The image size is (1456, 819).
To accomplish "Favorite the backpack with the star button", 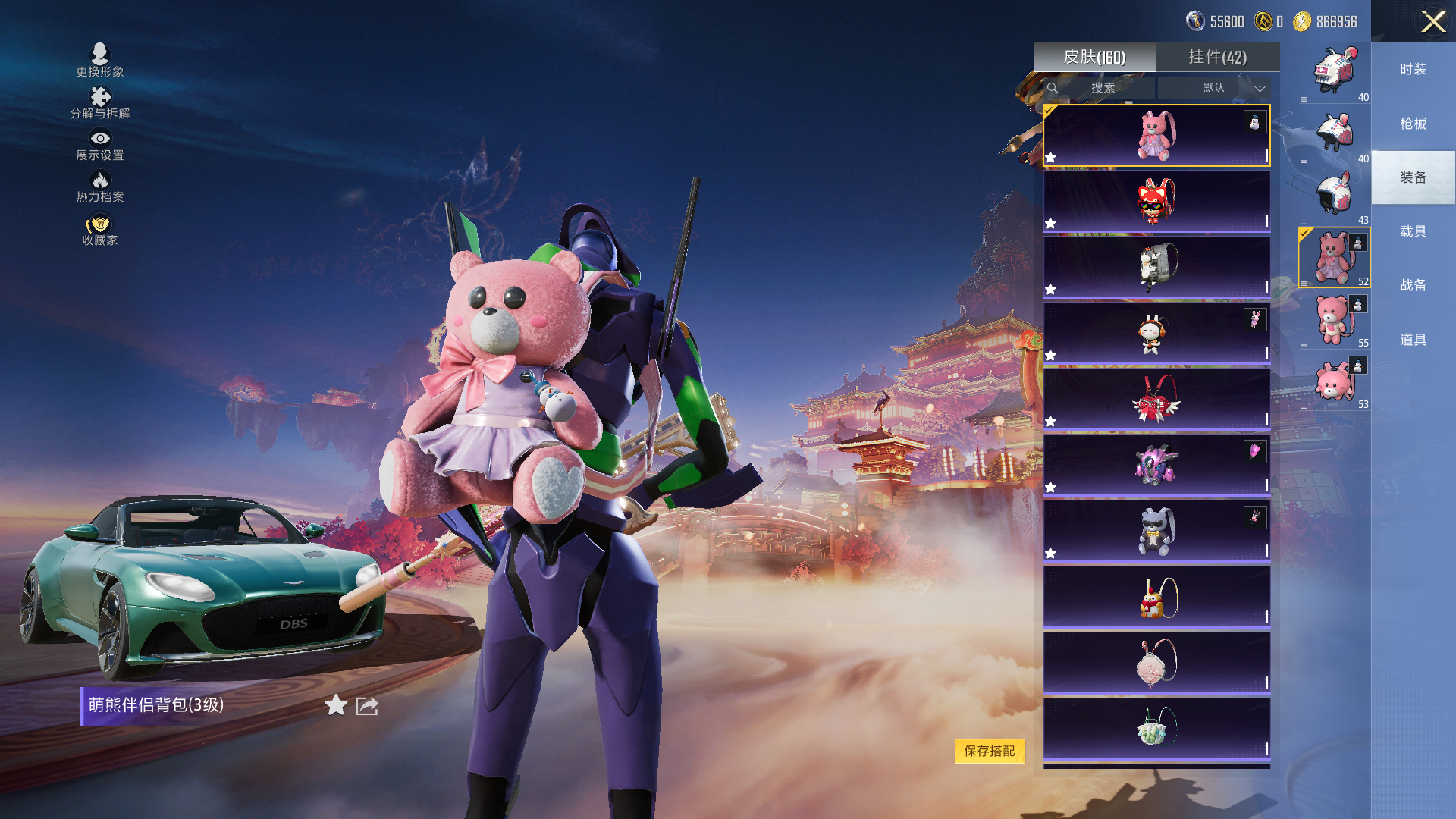I will point(336,706).
